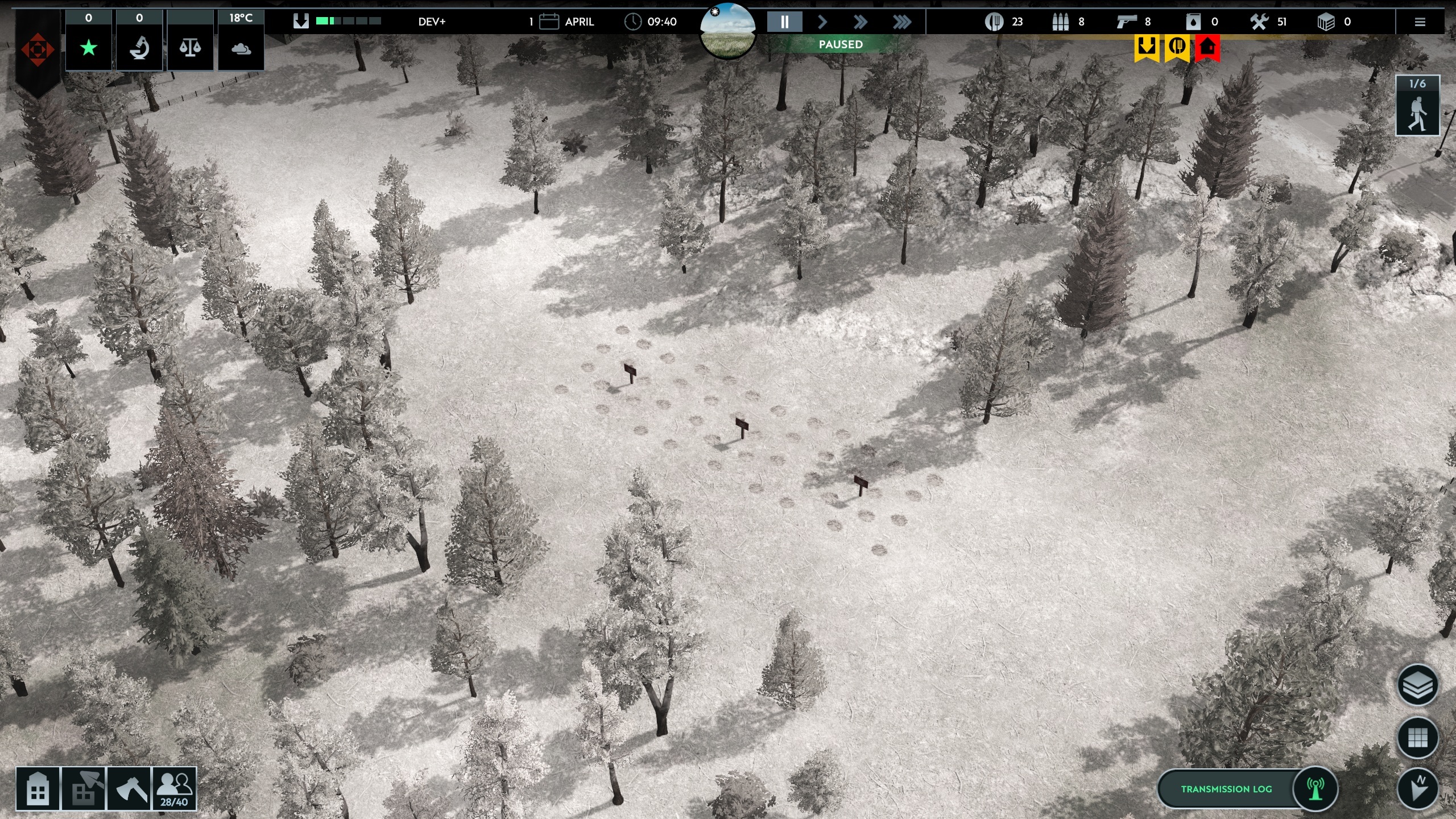Image resolution: width=1456 pixels, height=819 pixels.
Task: Open the buildings construction menu
Action: tap(38, 788)
